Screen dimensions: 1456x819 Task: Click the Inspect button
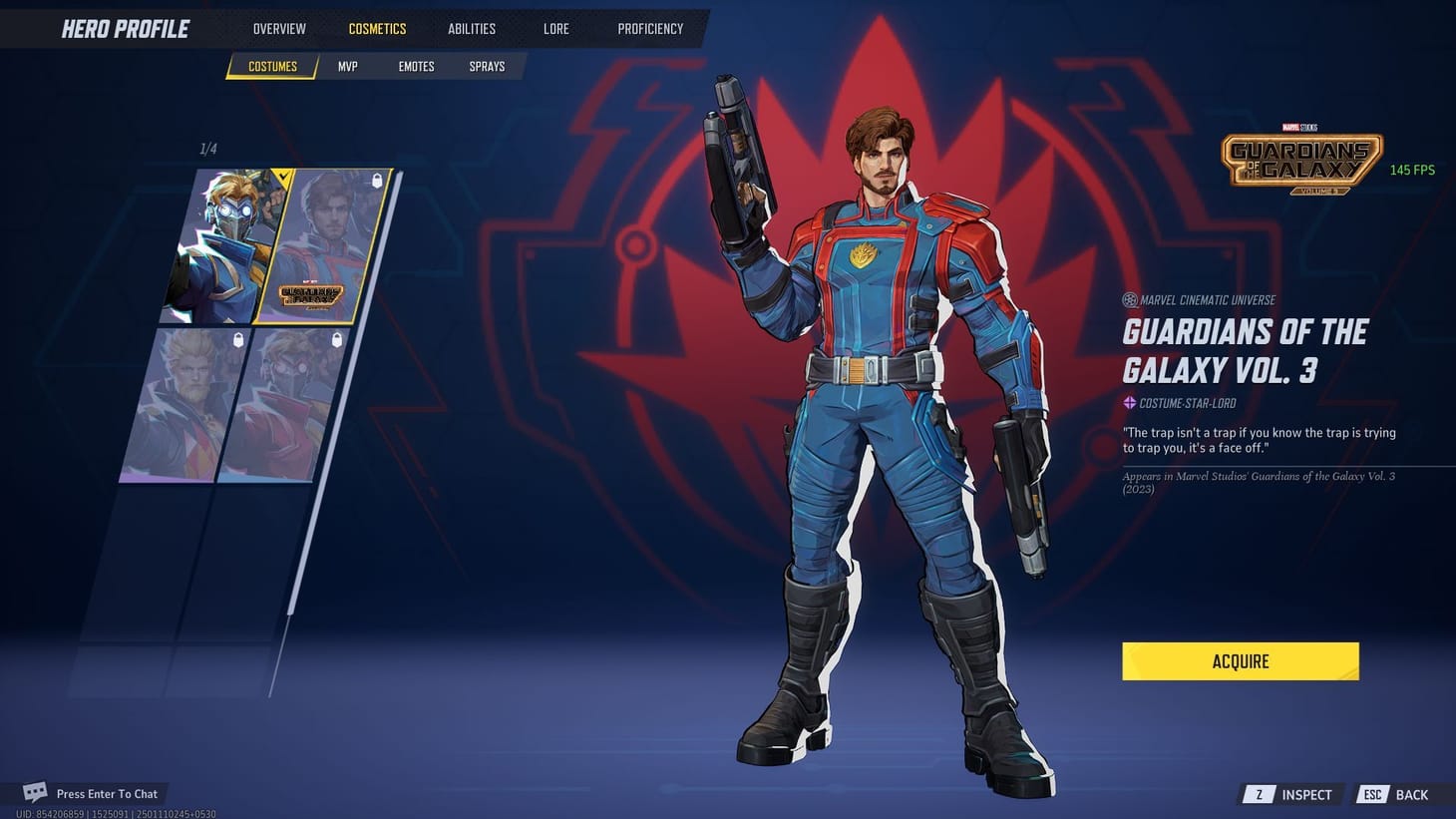[1304, 794]
